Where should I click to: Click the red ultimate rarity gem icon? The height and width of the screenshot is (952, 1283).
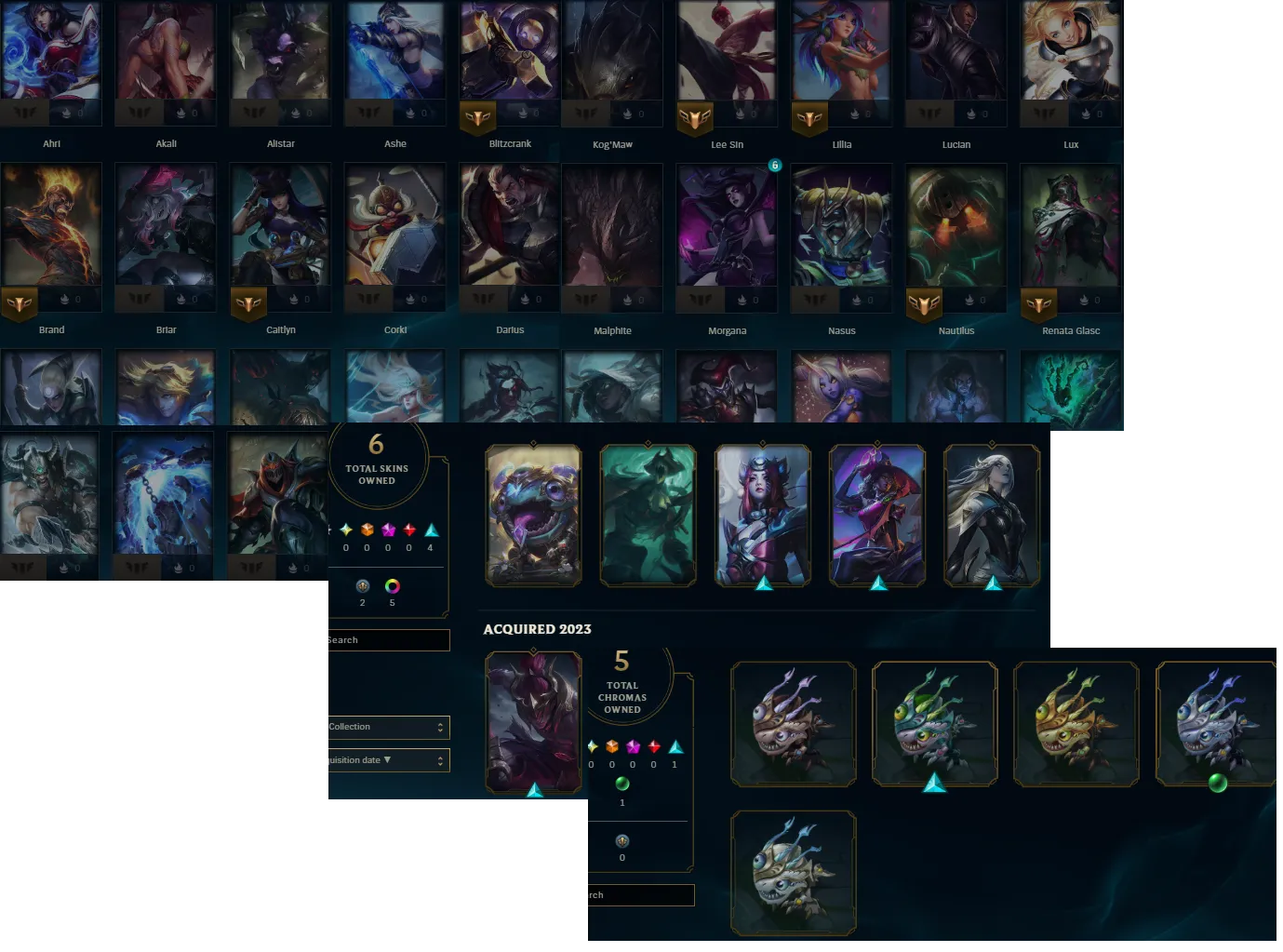point(408,530)
